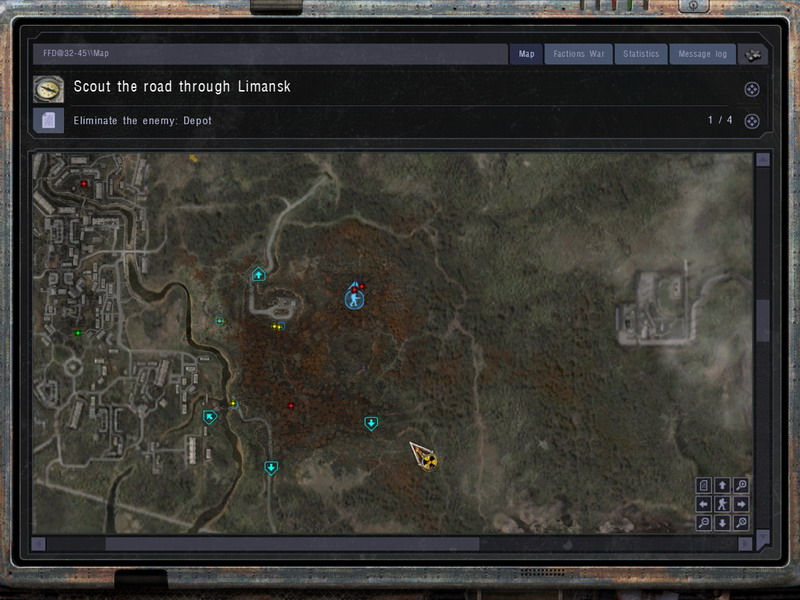Zoom out with the minus magnifier button
This screenshot has height=600, width=800.
[704, 523]
